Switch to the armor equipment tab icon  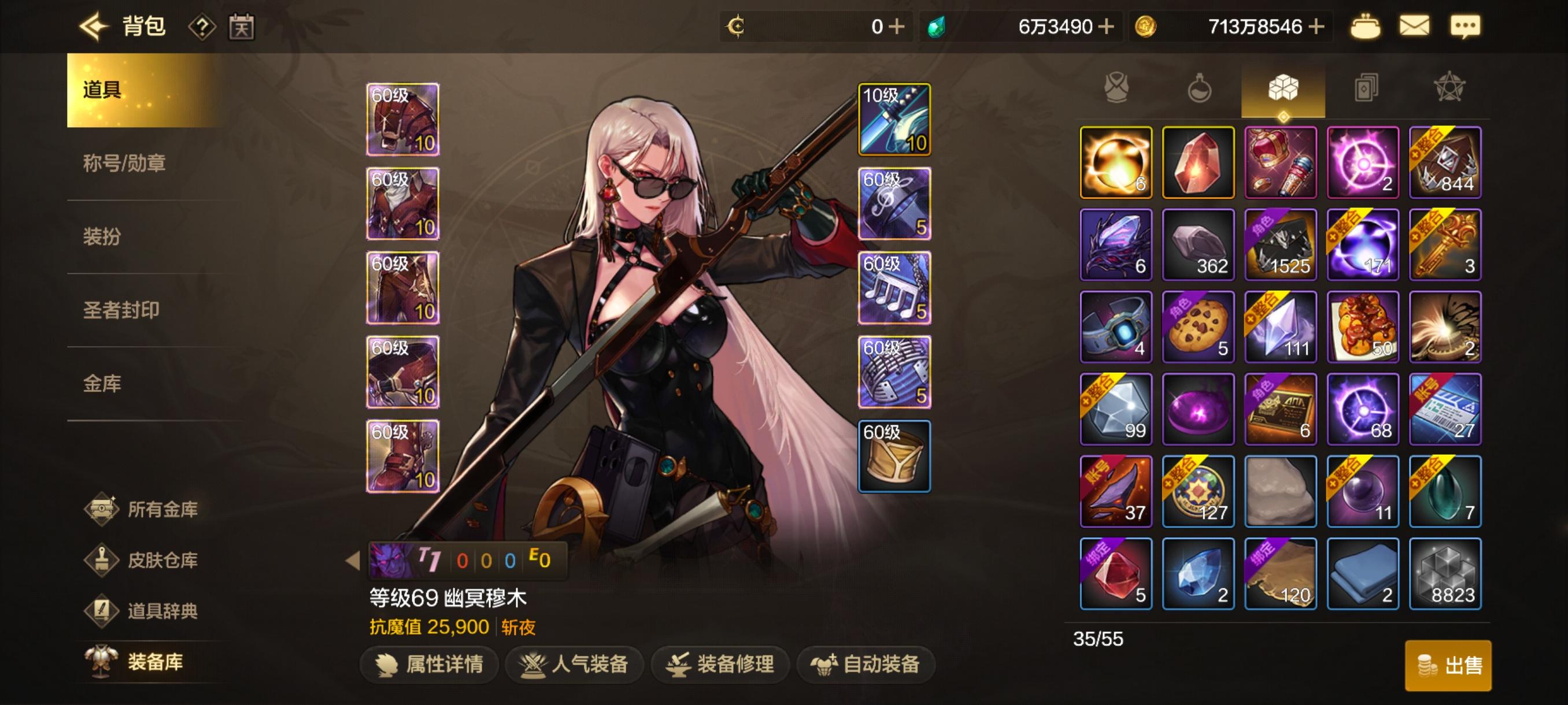click(x=1118, y=88)
